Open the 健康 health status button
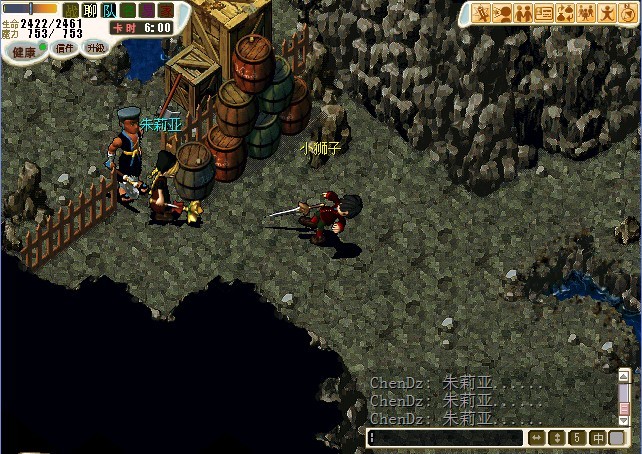The image size is (642, 454). [23, 50]
